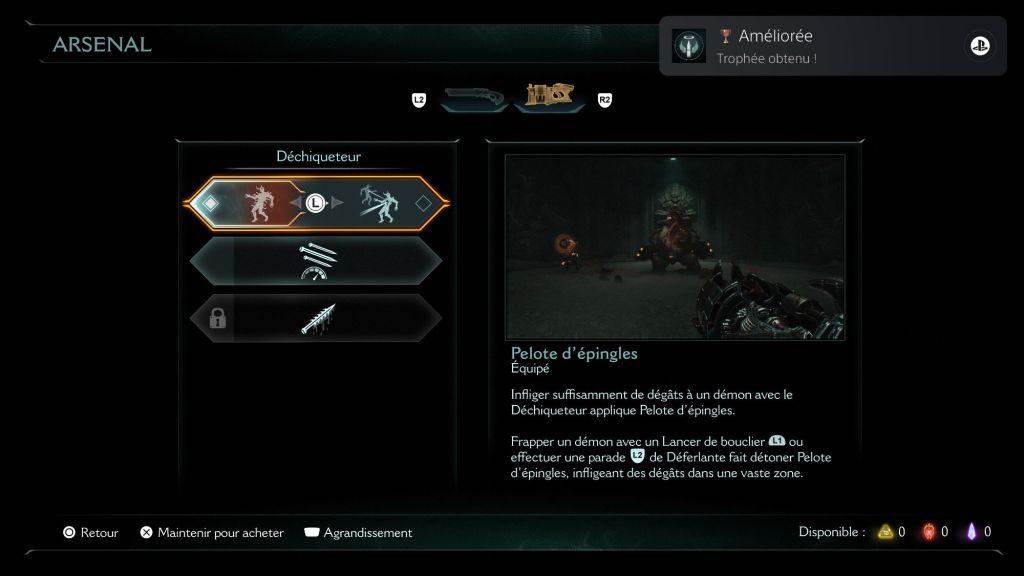
Task: Open the Pelote d'épingles preview video
Action: (x=674, y=247)
